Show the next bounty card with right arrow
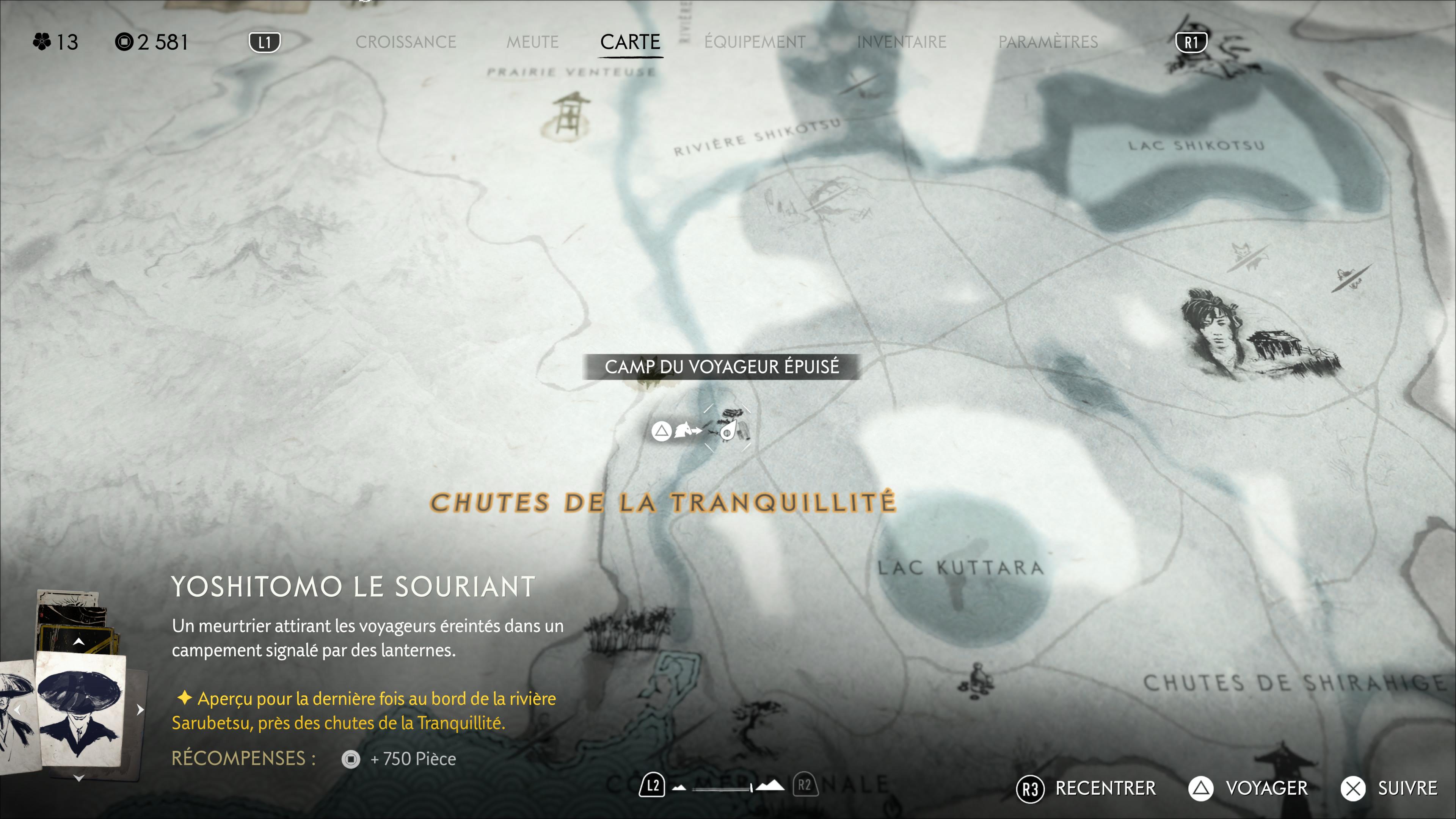1456x819 pixels. [x=140, y=710]
